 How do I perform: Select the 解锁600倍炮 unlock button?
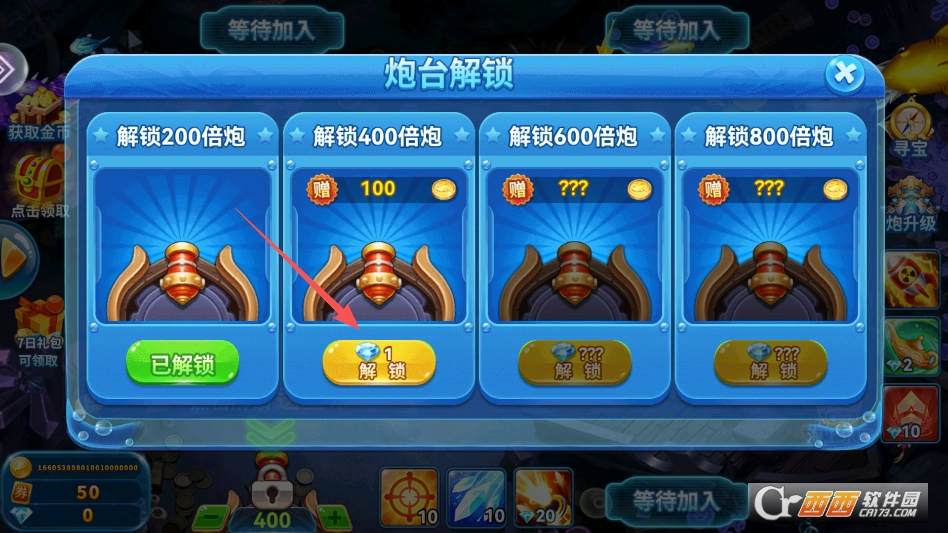coord(574,362)
